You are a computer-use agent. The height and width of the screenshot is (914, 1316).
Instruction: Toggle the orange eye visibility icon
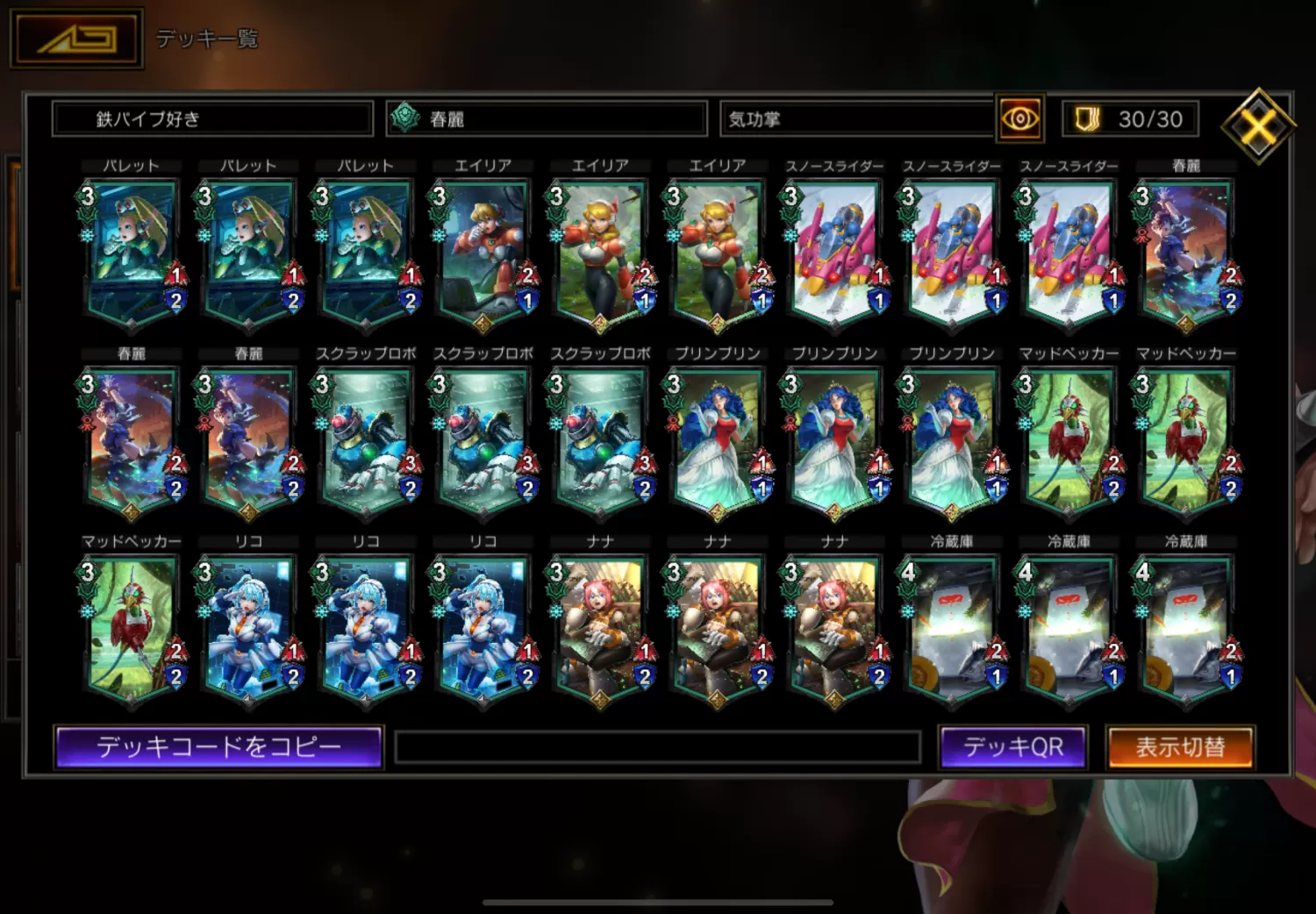(1019, 118)
